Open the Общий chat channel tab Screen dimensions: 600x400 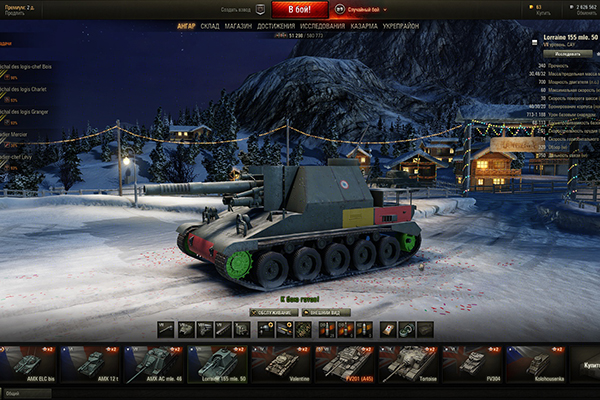14,394
